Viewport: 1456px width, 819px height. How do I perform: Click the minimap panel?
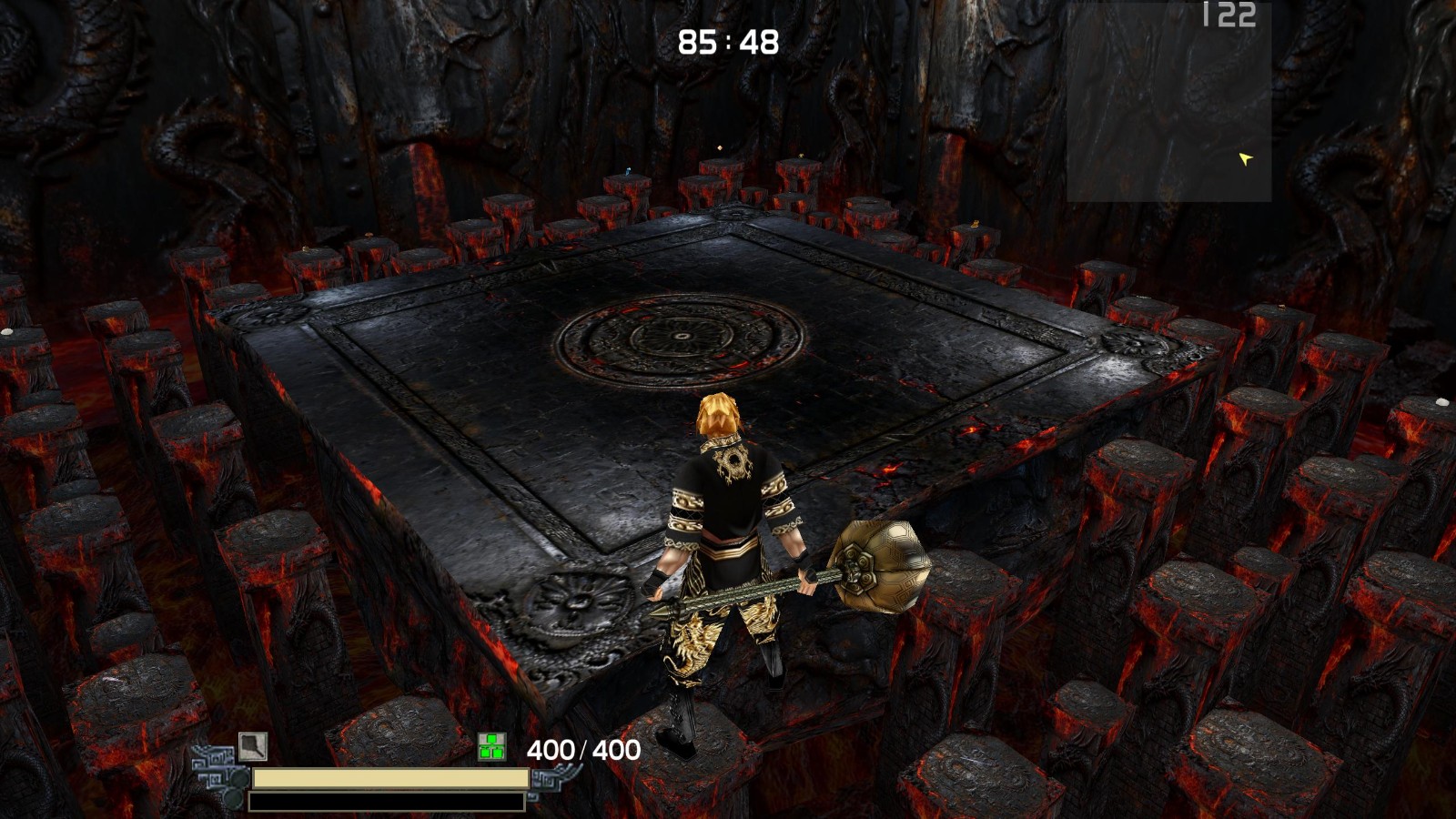(x=1168, y=102)
